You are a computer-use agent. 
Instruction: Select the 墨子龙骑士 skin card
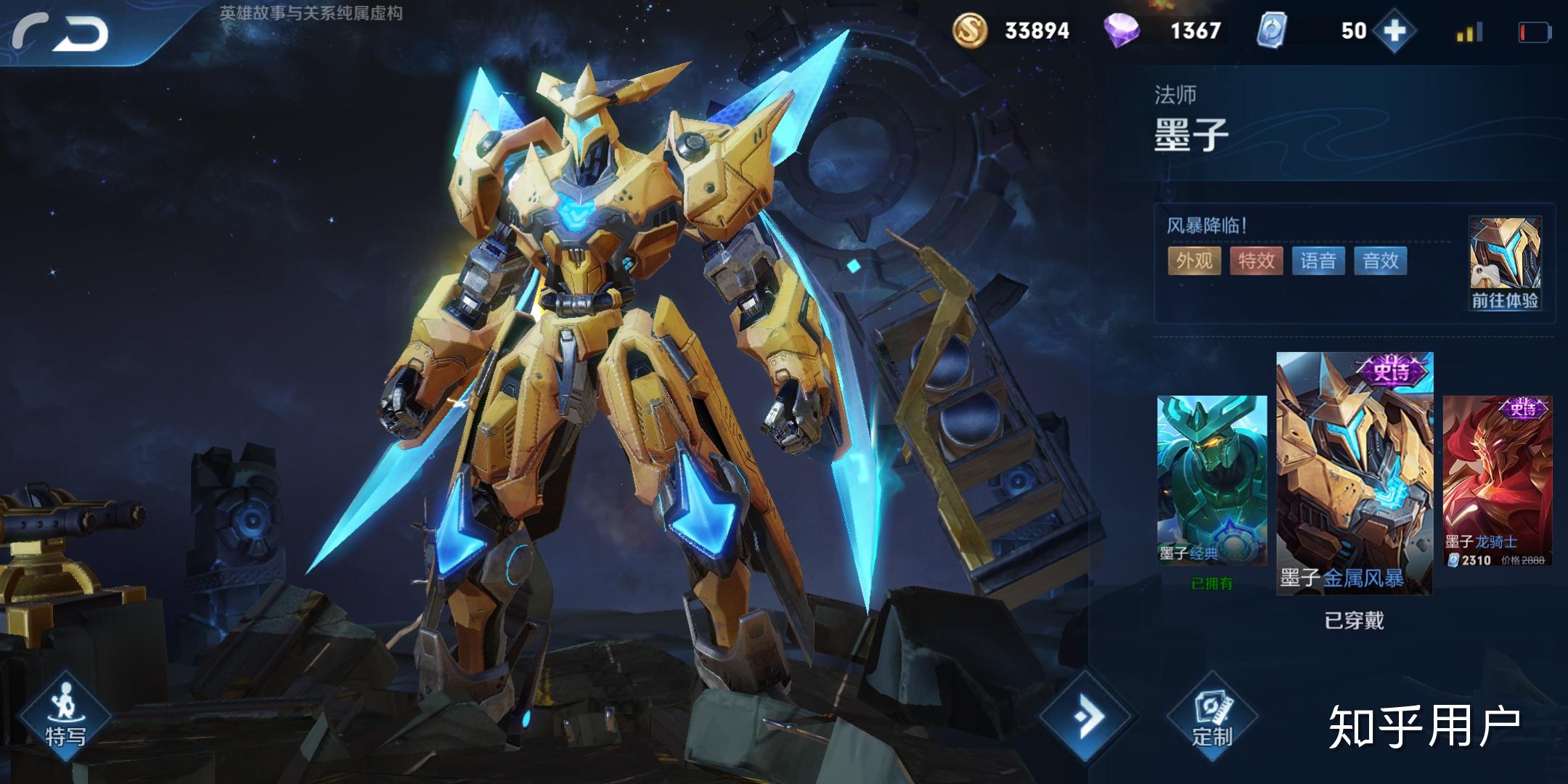[1498, 481]
